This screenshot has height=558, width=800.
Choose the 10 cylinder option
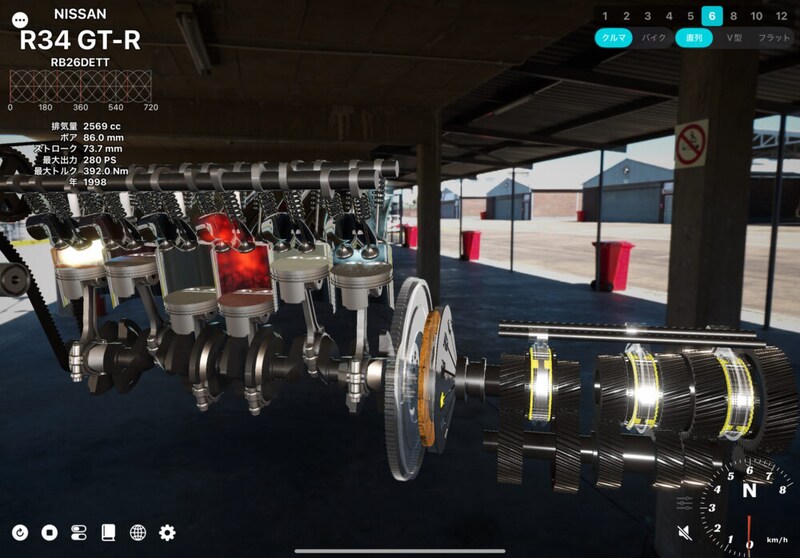click(756, 16)
